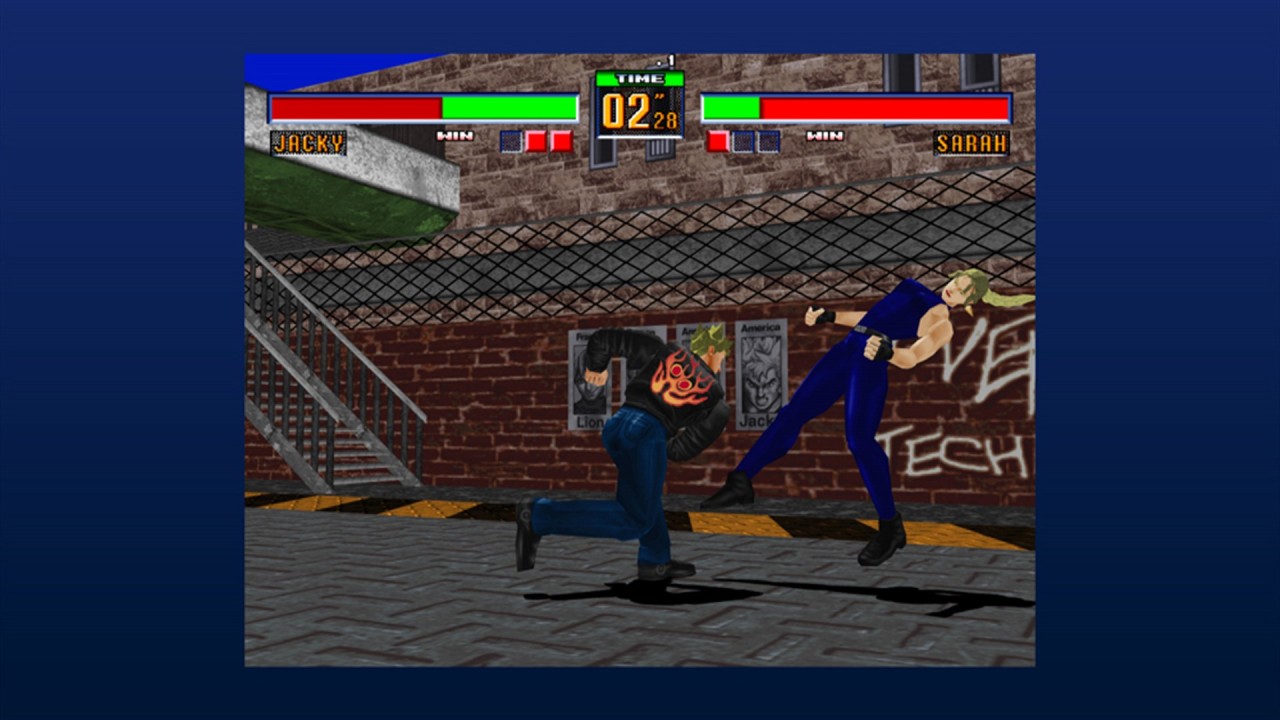Expand Jacky's health bar panel
Viewport: 1280px width, 720px height.
pyautogui.click(x=424, y=105)
